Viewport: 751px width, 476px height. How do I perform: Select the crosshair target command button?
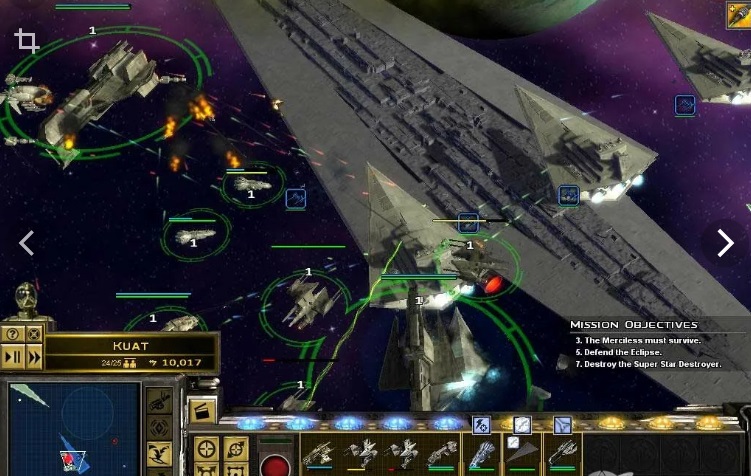207,450
